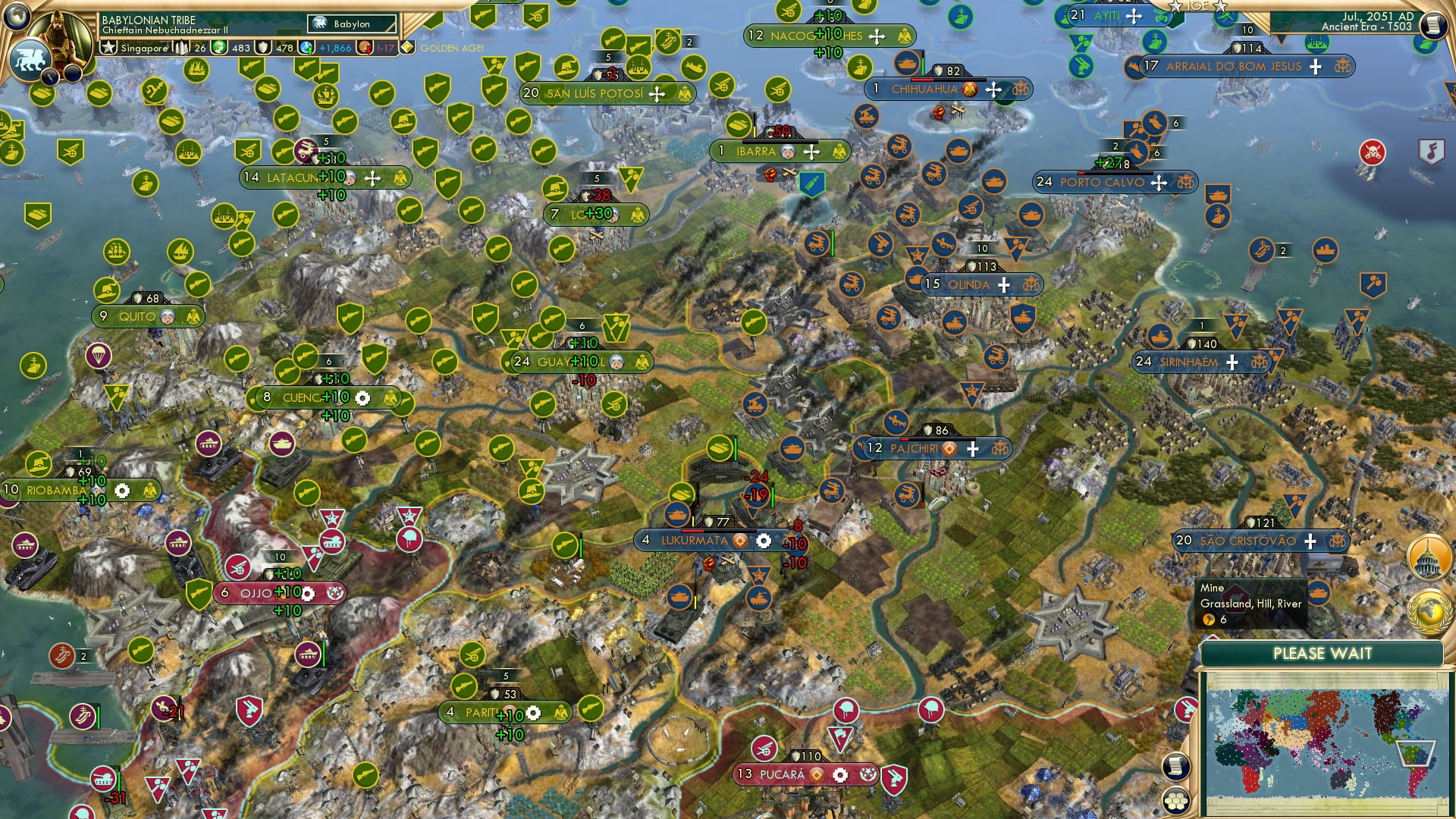The image size is (1456, 819).
Task: Click the religion icon on Arraial do Bom Jesus banner
Action: pos(1344,67)
